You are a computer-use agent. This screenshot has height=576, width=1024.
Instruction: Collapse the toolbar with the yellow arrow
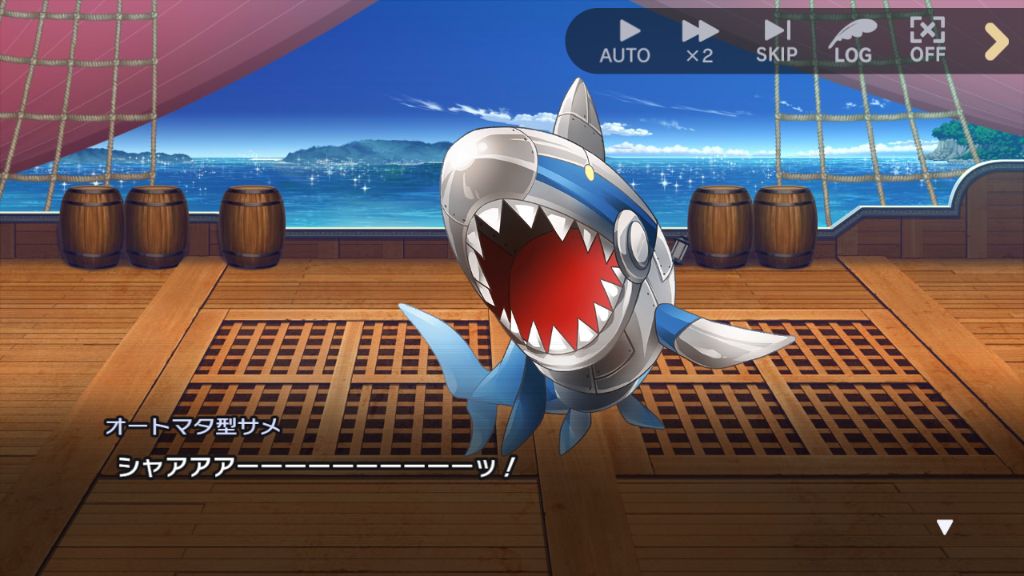996,41
